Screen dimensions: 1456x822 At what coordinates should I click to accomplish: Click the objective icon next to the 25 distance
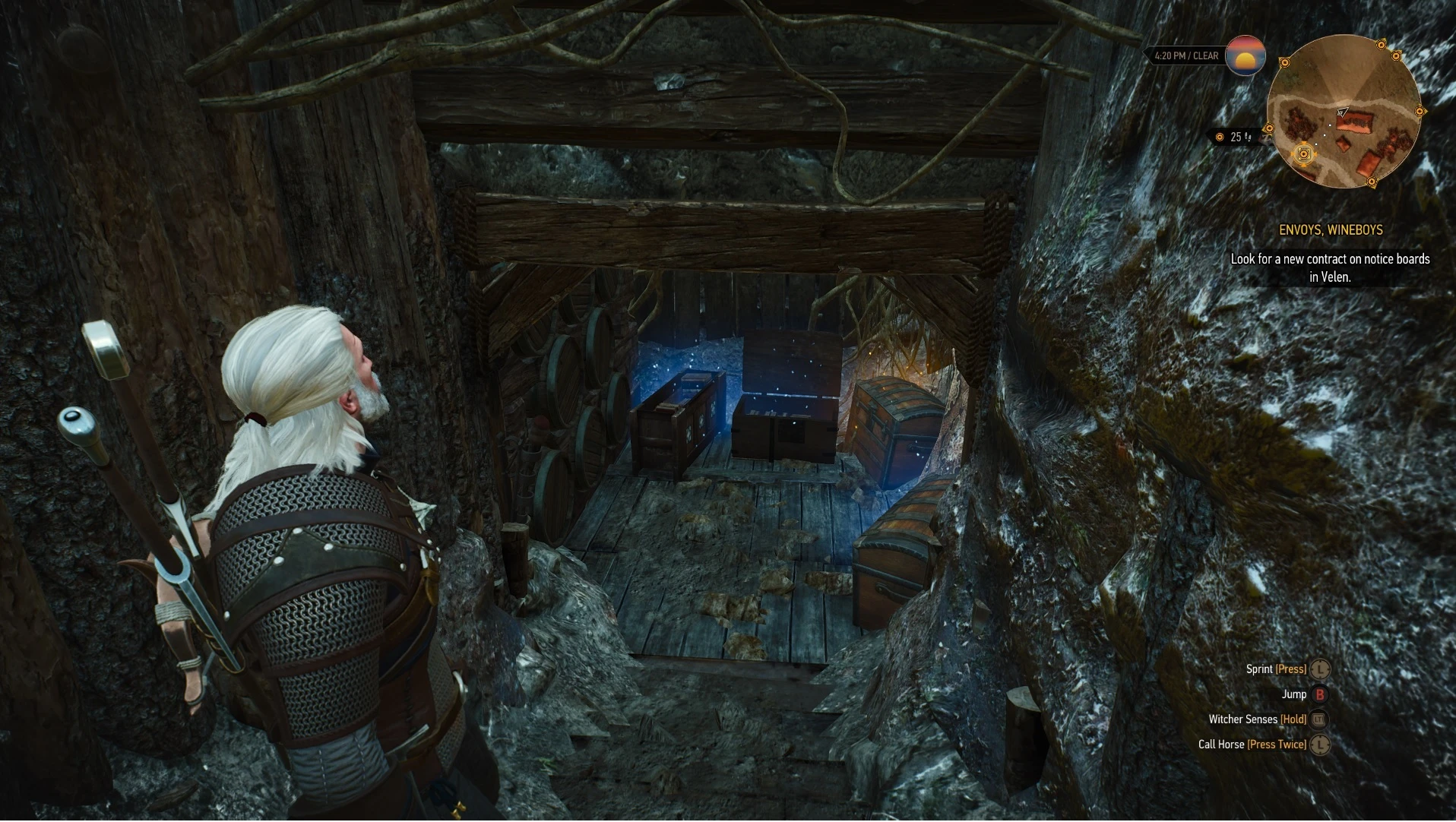1220,136
